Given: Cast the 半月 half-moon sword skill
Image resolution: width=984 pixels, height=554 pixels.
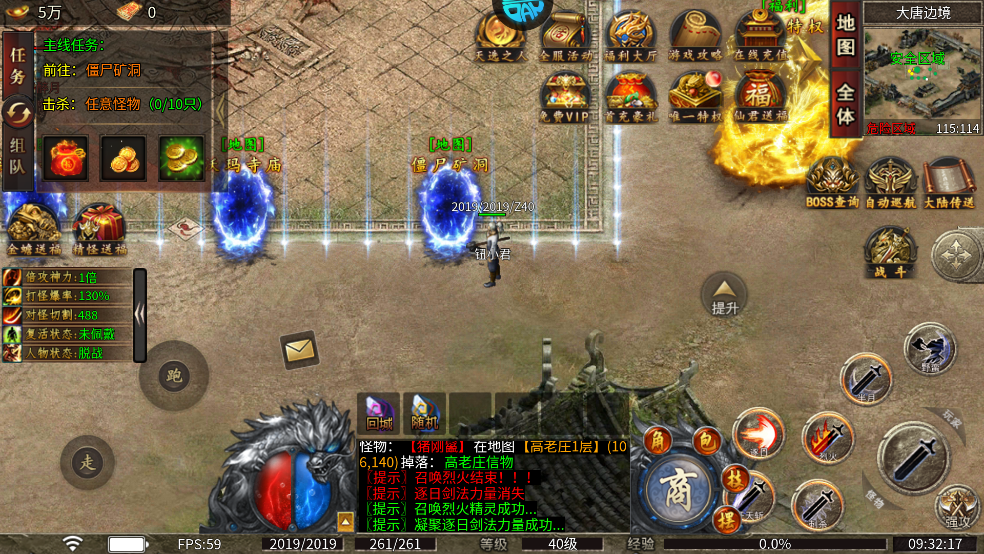Looking at the screenshot, I should 866,379.
